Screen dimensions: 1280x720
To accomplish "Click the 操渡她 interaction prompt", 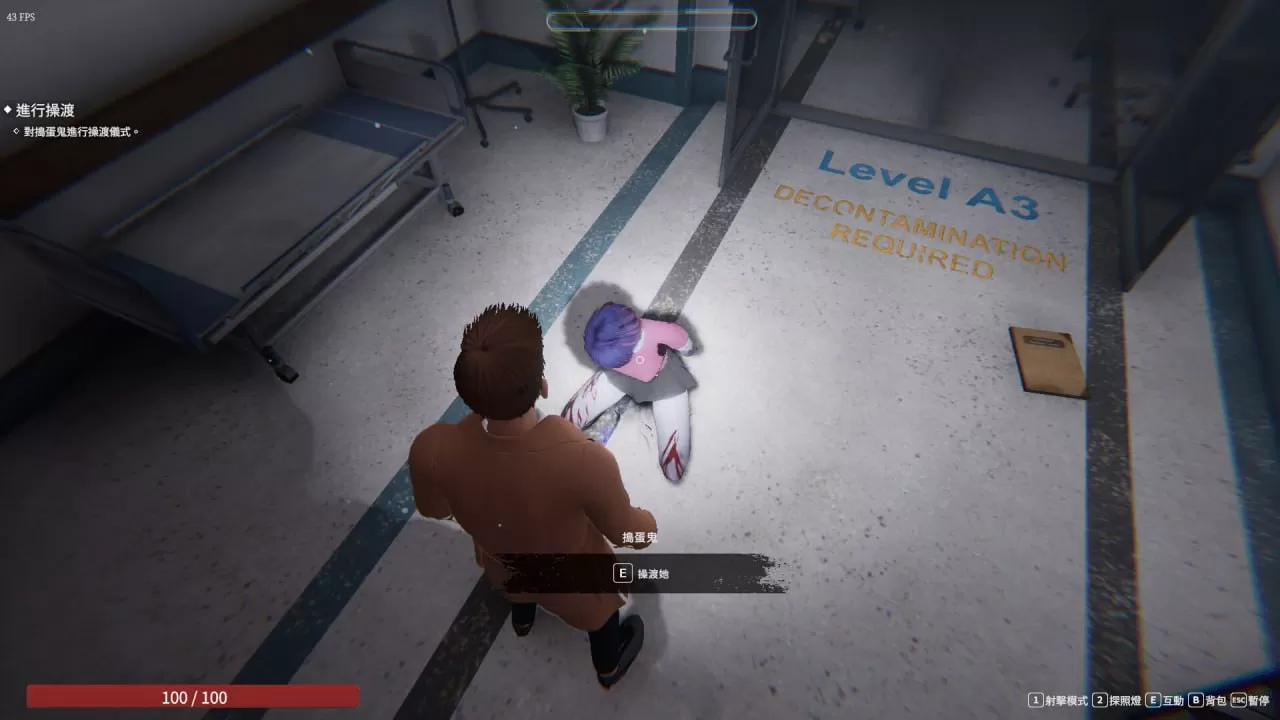I will point(651,573).
